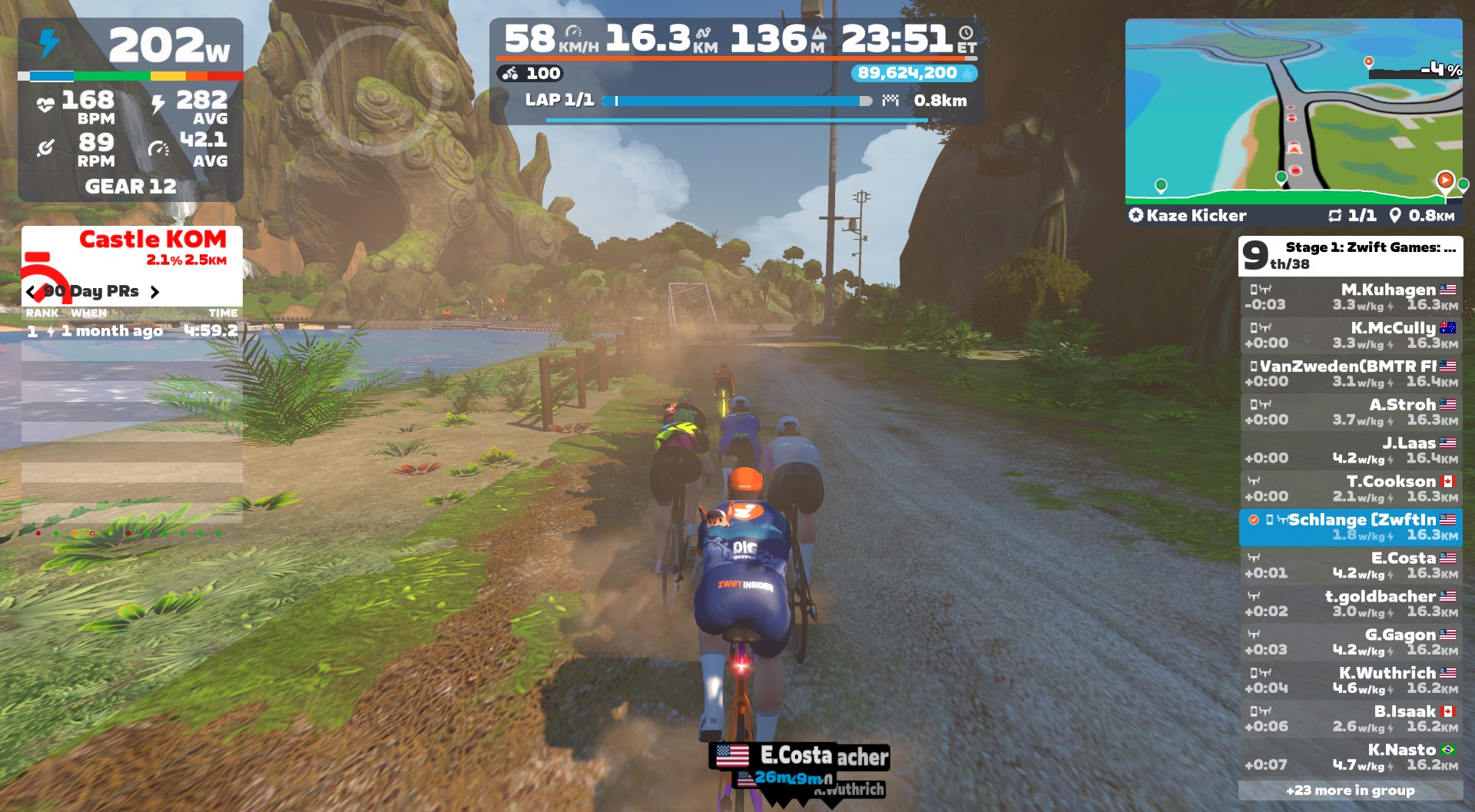The image size is (1475, 812).
Task: Click the PowerUp ring slot
Action: (376, 91)
